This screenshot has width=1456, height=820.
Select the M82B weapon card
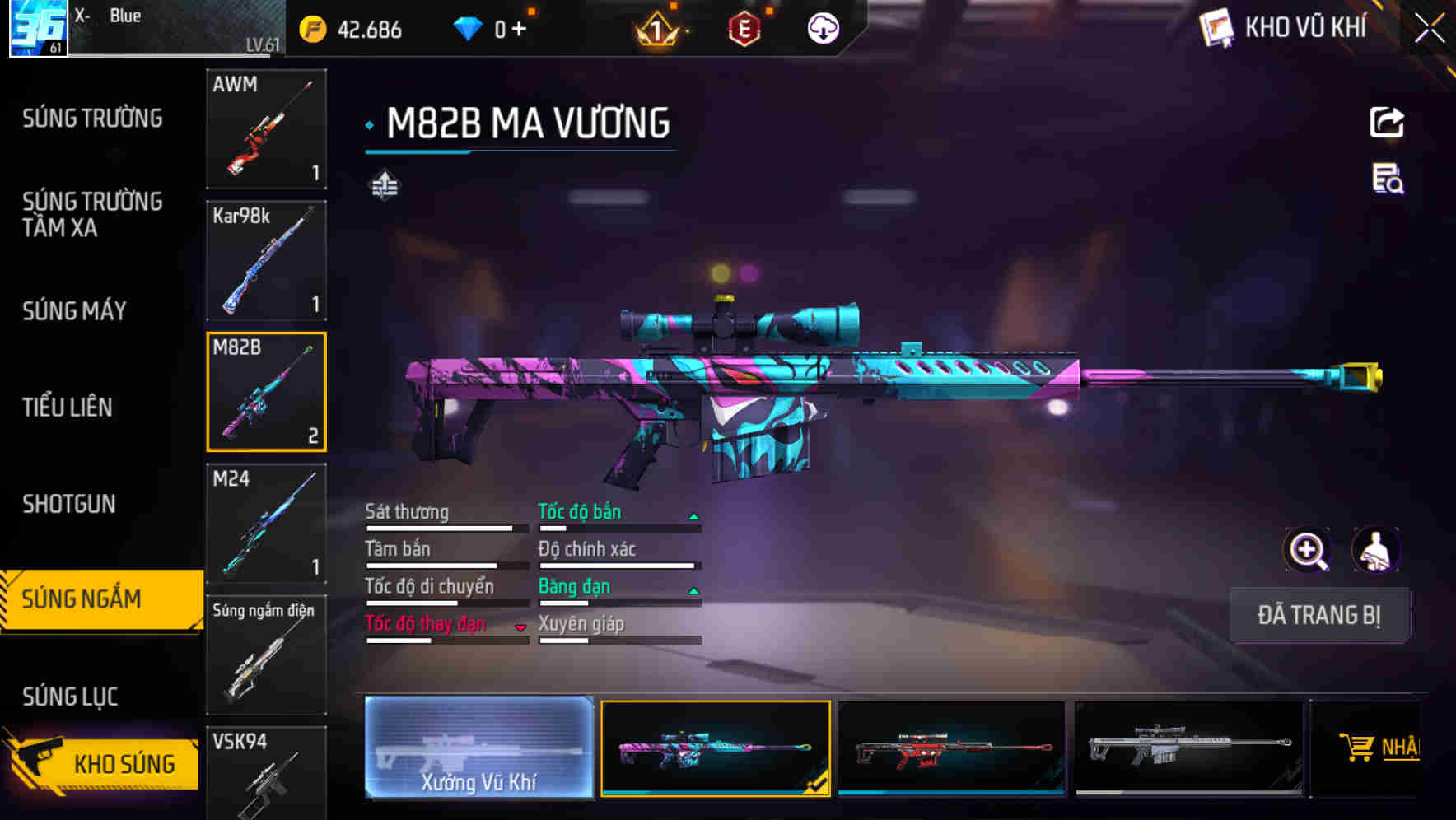[x=266, y=391]
